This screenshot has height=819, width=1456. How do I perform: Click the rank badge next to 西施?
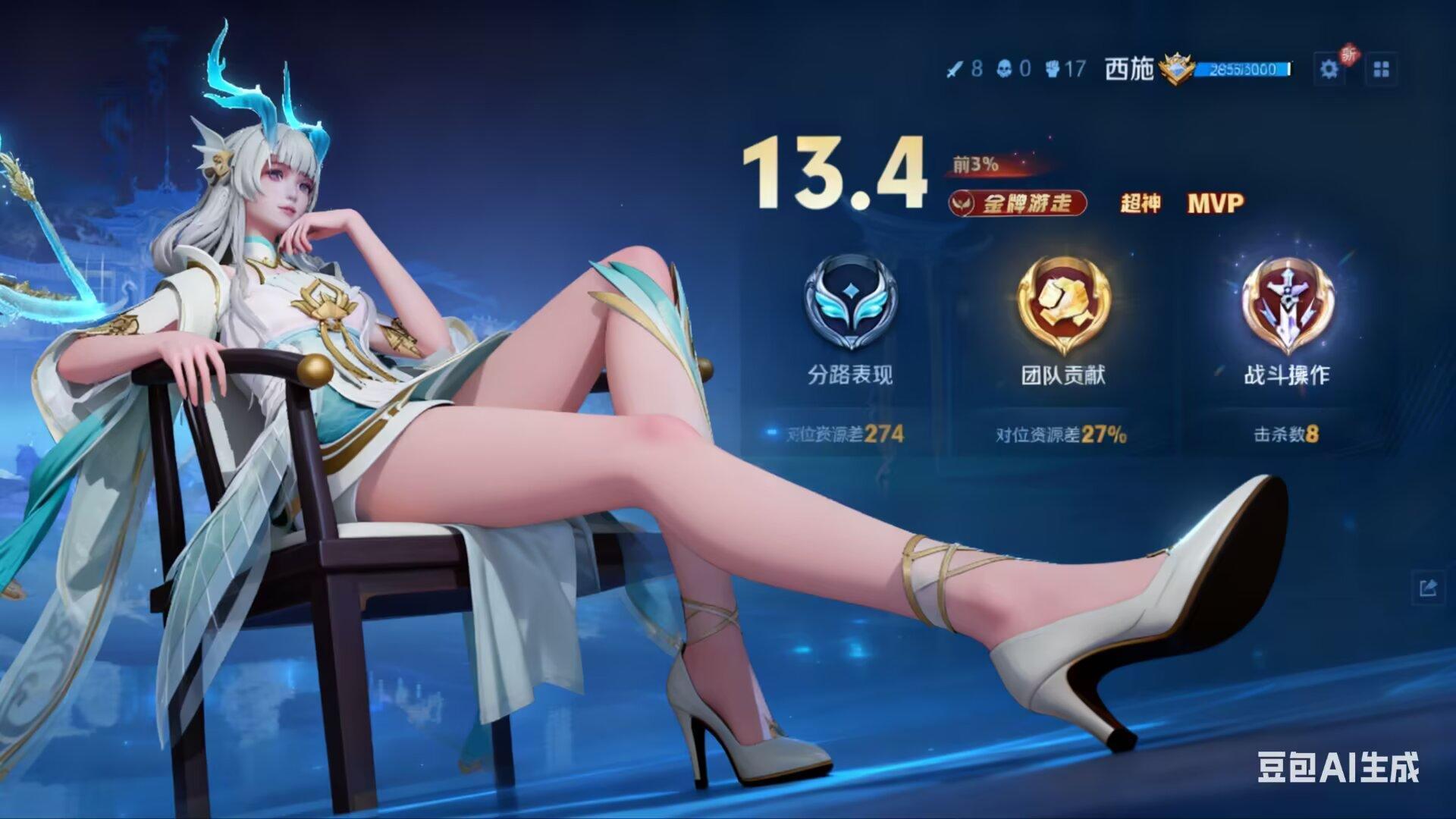pyautogui.click(x=1177, y=68)
